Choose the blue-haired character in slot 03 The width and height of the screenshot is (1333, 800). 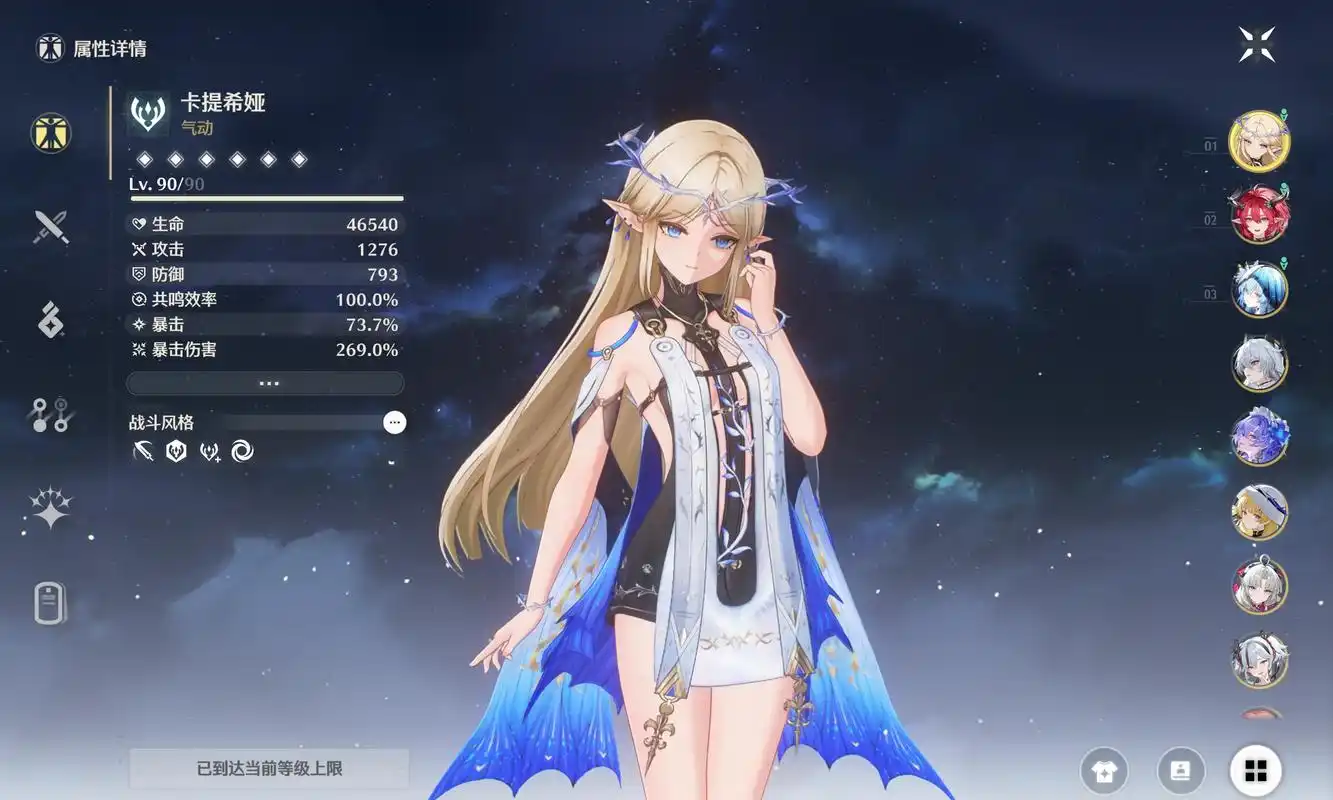pyautogui.click(x=1258, y=289)
